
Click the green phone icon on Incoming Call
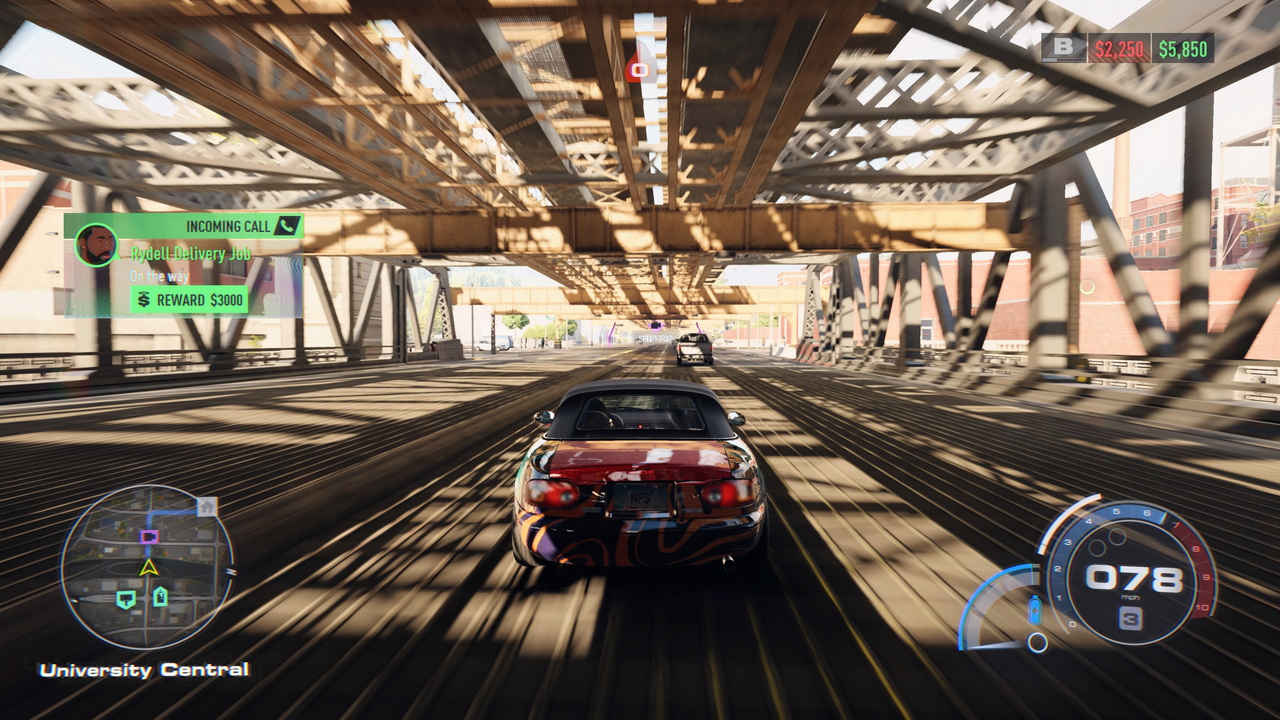pos(286,227)
